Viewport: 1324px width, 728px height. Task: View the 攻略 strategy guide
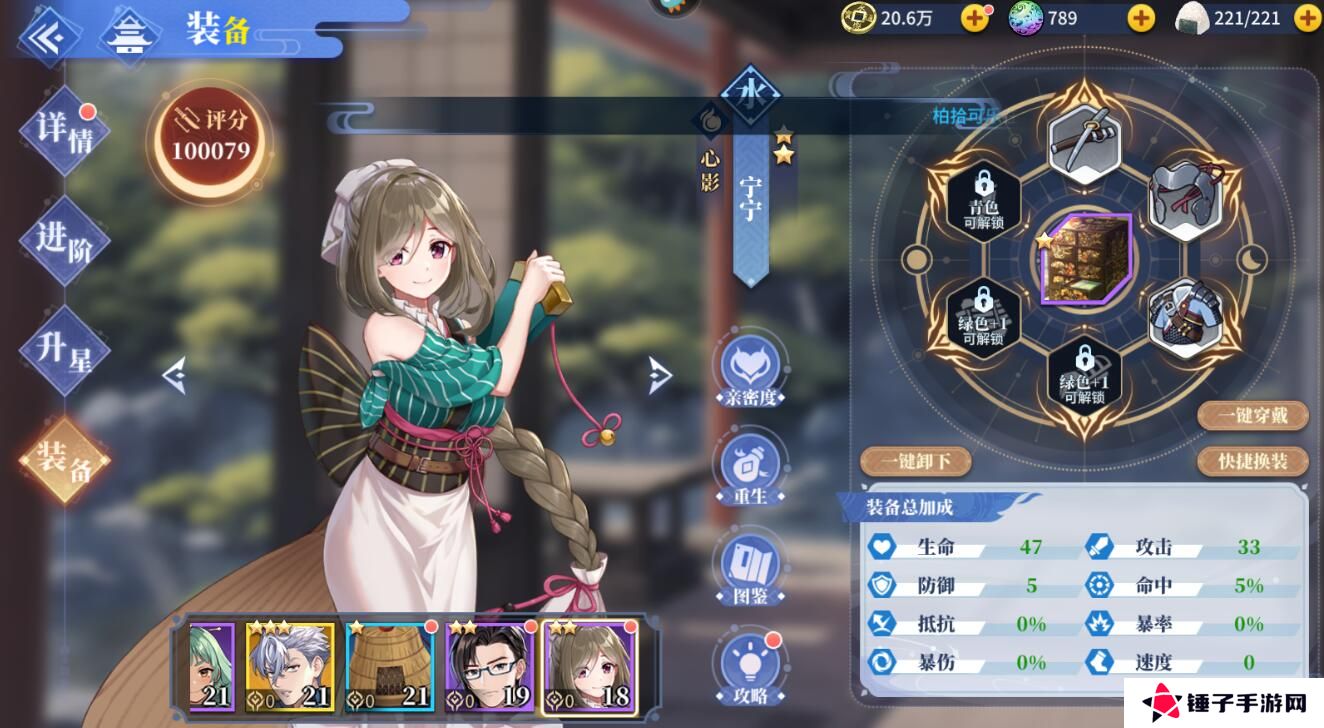tap(748, 669)
